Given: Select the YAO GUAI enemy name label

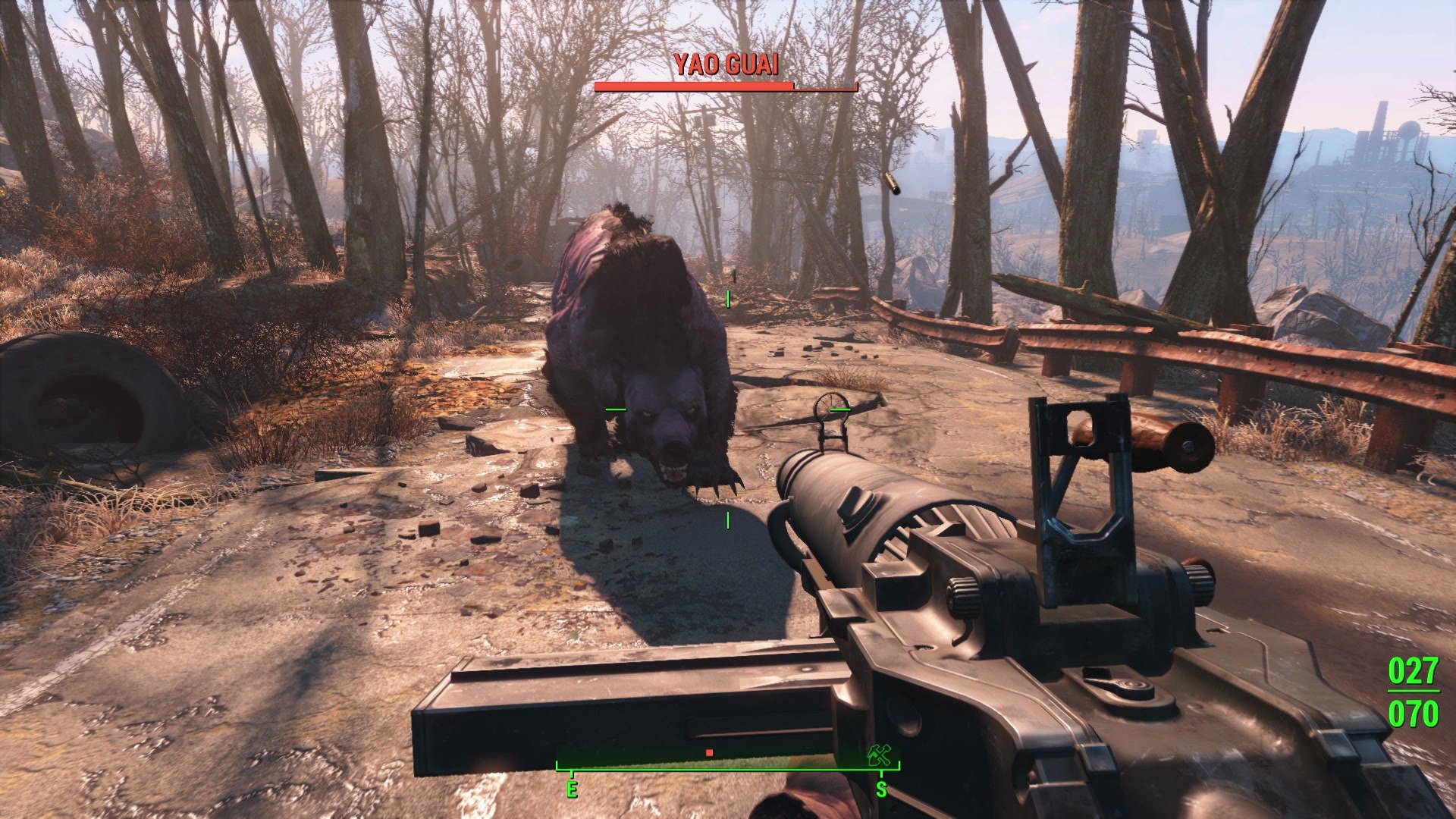Looking at the screenshot, I should pos(726,65).
